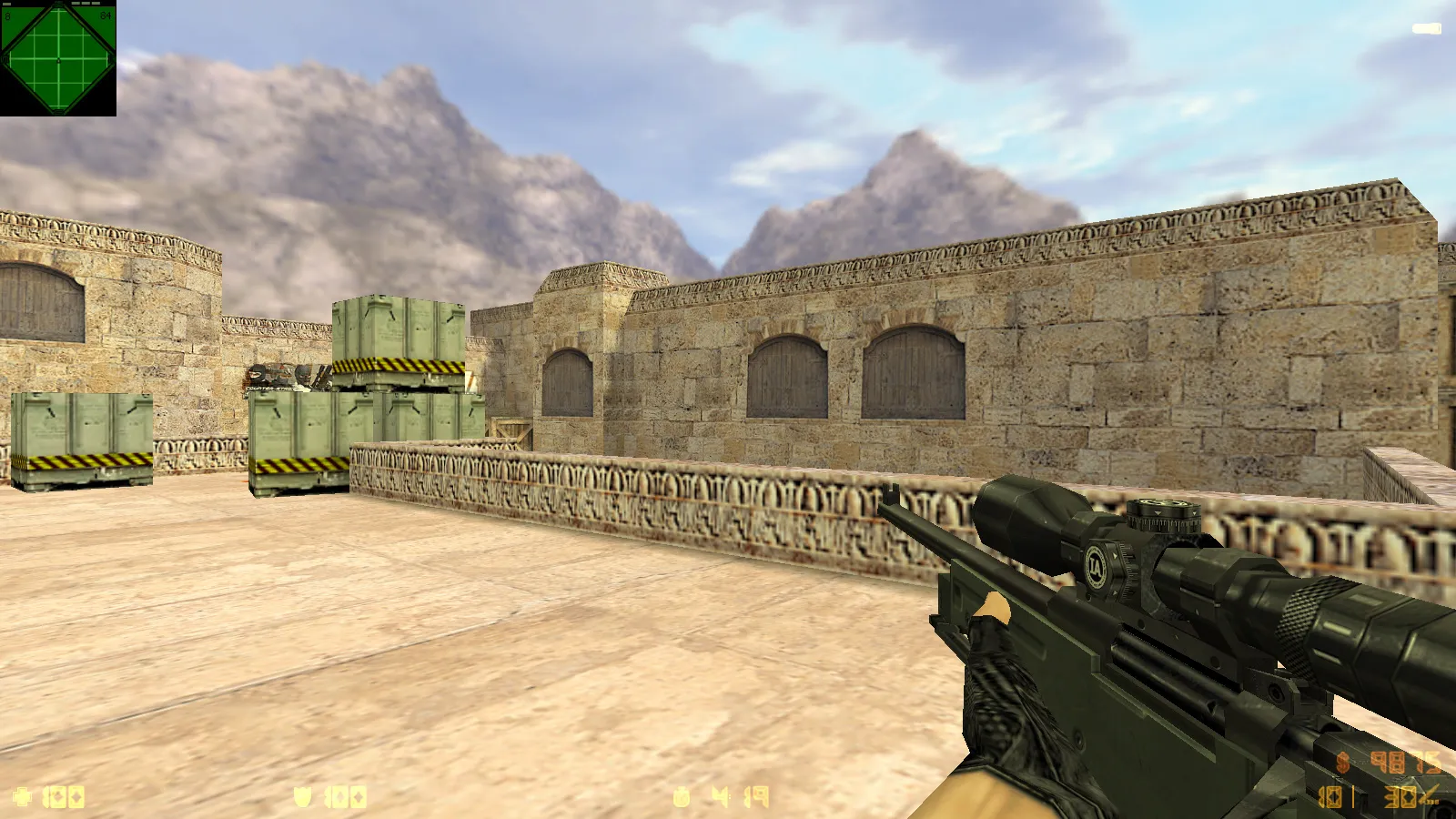Click the stacked green crate on top
The image size is (1456, 819).
[399, 330]
